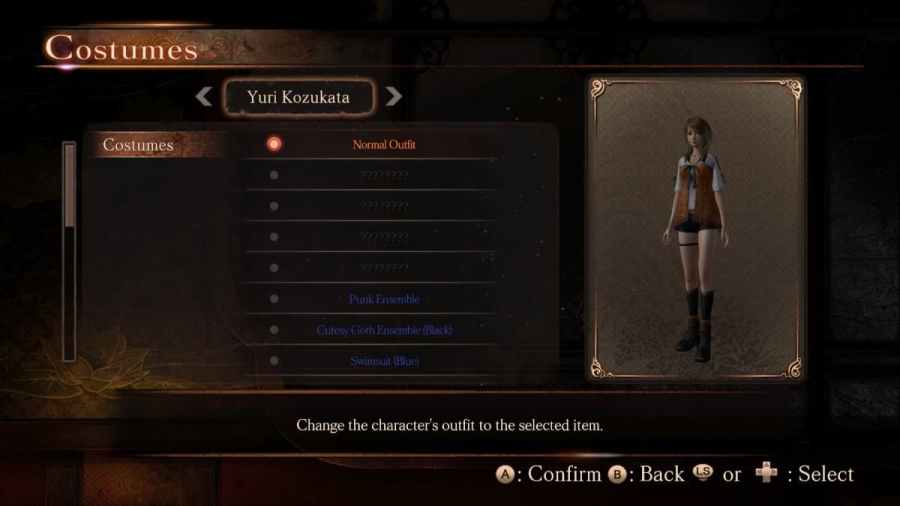Select the Normal Outfit costume
The width and height of the screenshot is (900, 506).
(384, 144)
